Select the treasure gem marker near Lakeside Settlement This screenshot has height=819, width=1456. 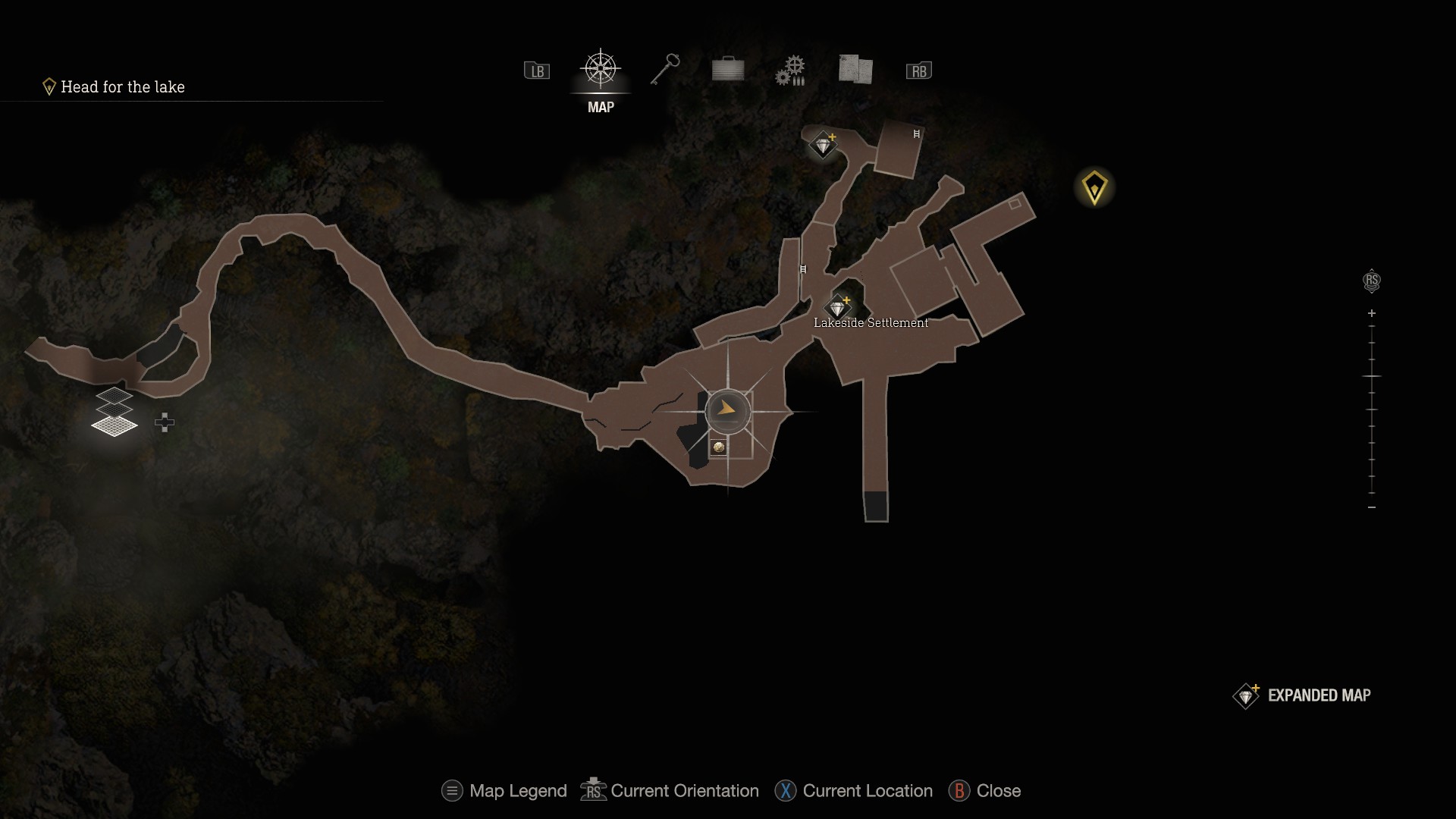pyautogui.click(x=838, y=308)
